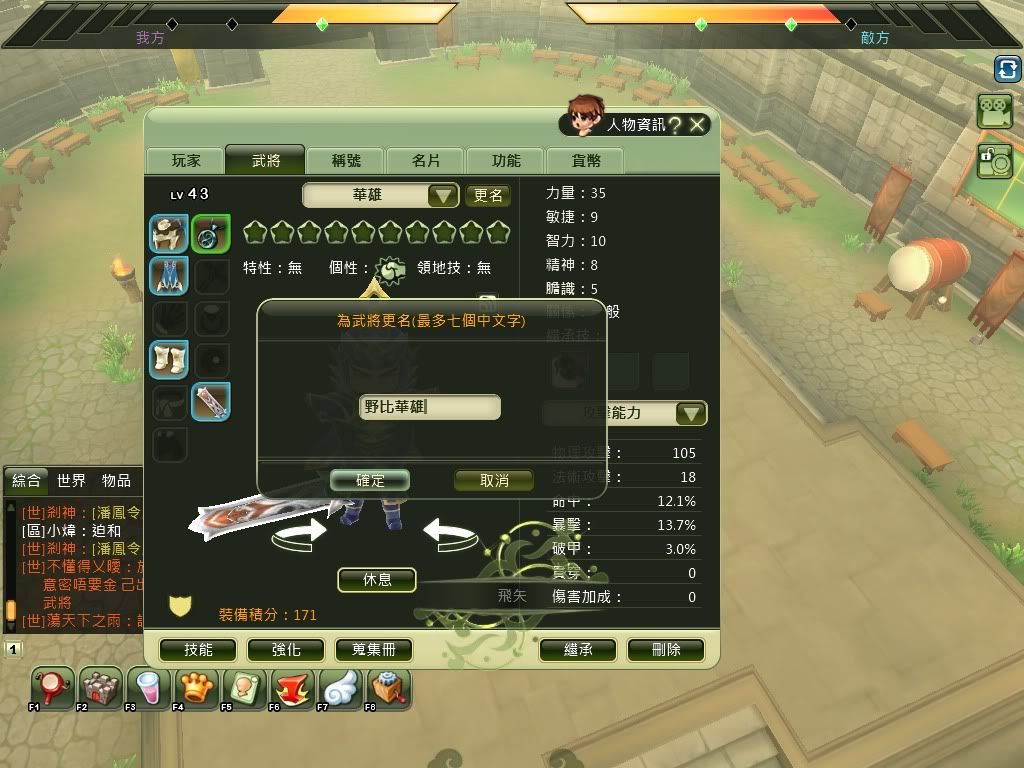1024x768 pixels.
Task: Open help for the 人物資訊 window
Action: tap(675, 124)
